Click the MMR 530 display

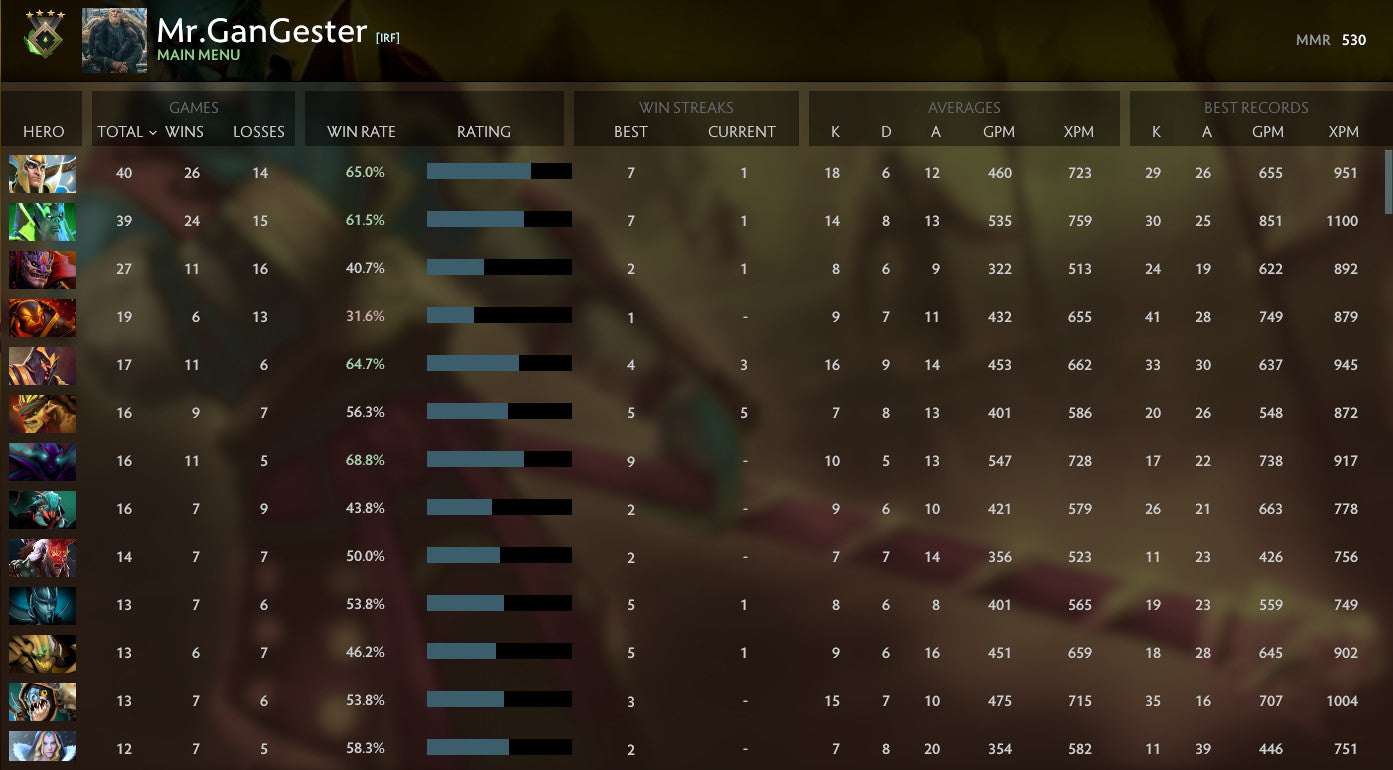[1331, 40]
